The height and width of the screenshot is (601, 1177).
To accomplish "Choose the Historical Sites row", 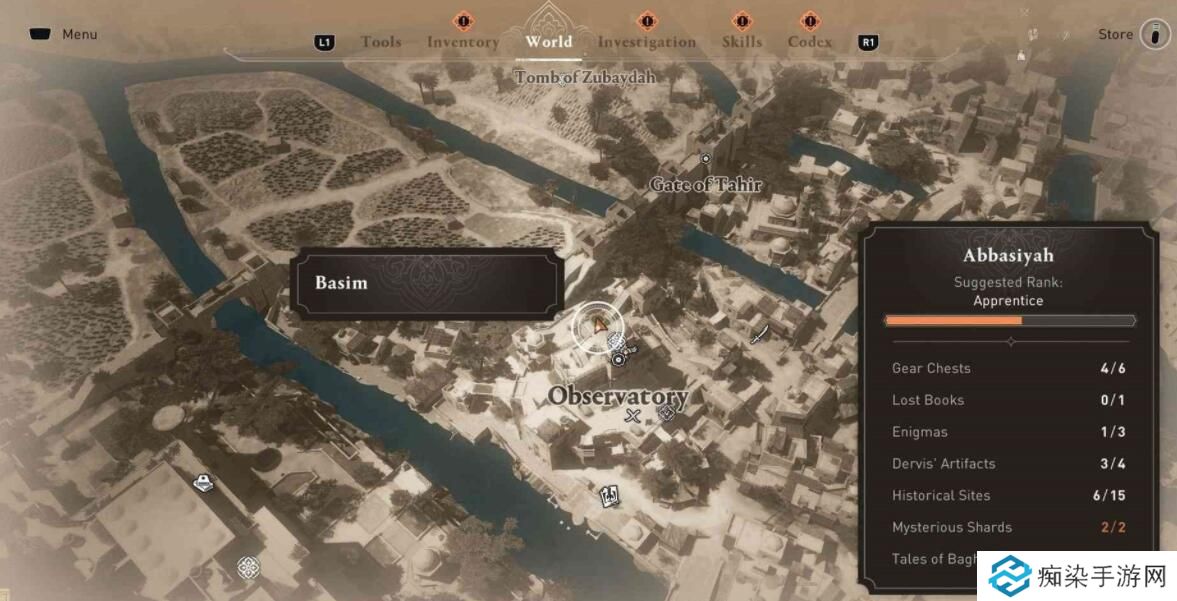I will coord(1009,495).
